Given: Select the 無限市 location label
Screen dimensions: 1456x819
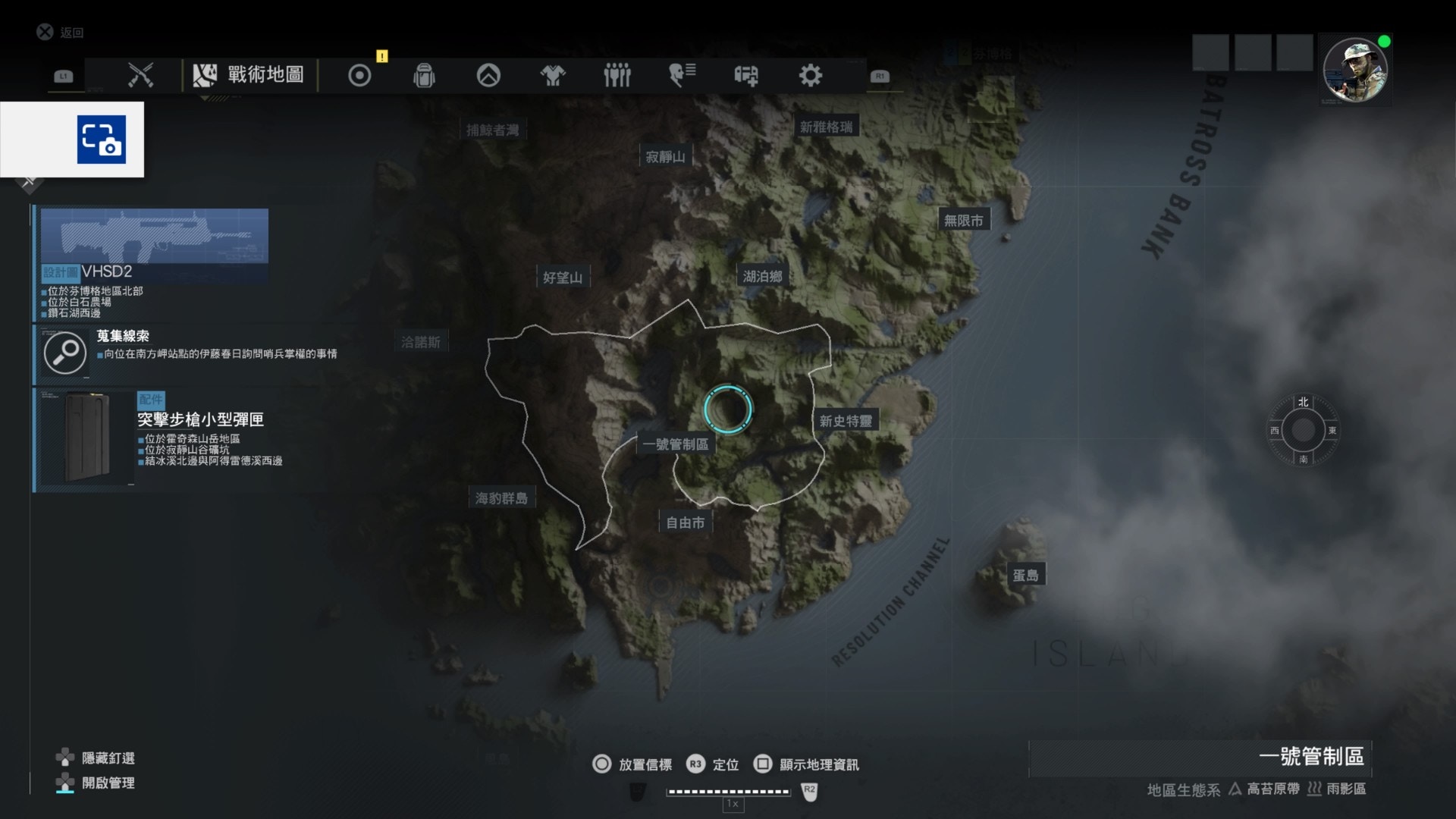Looking at the screenshot, I should point(963,221).
